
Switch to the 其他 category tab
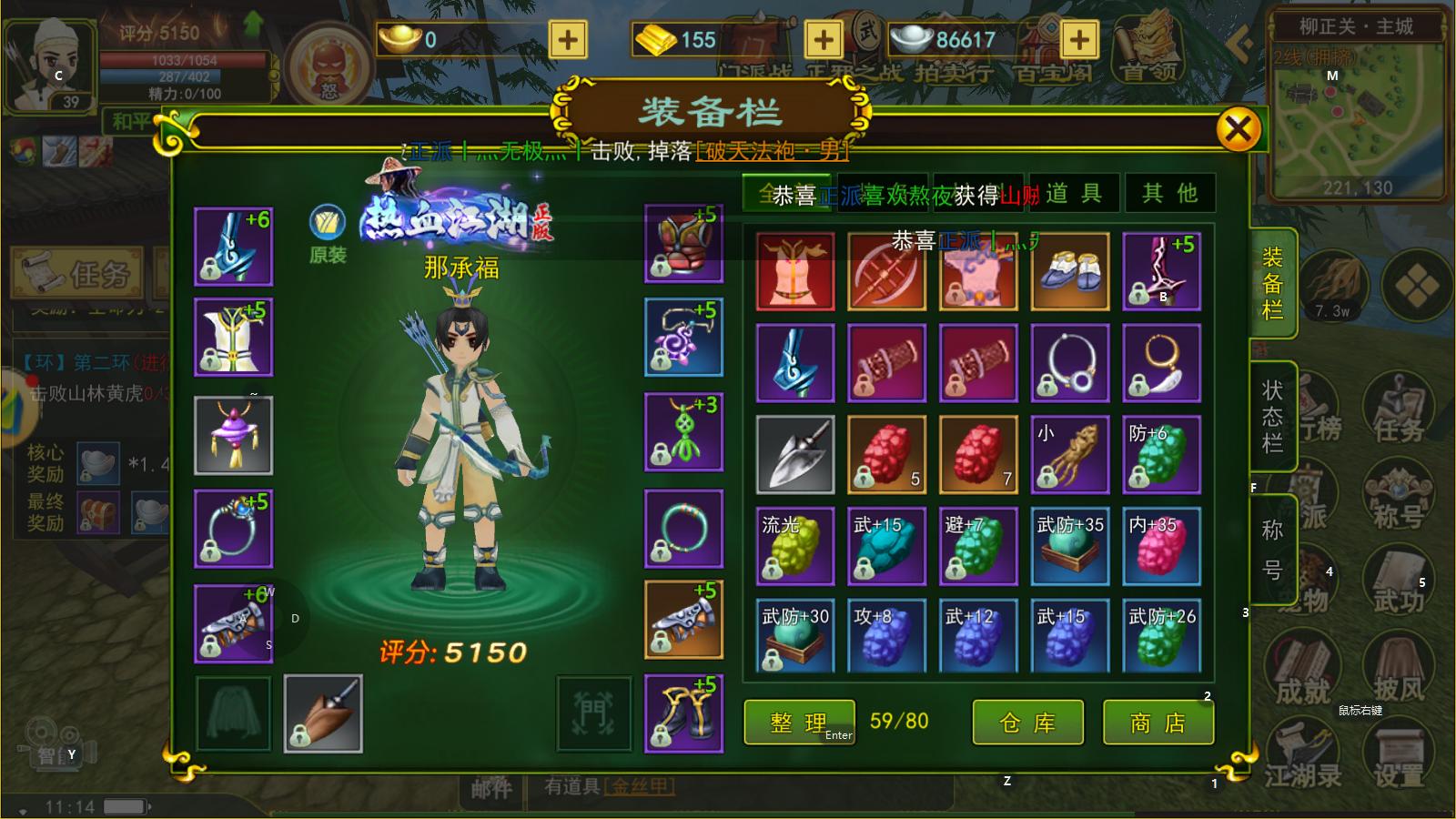(1169, 193)
